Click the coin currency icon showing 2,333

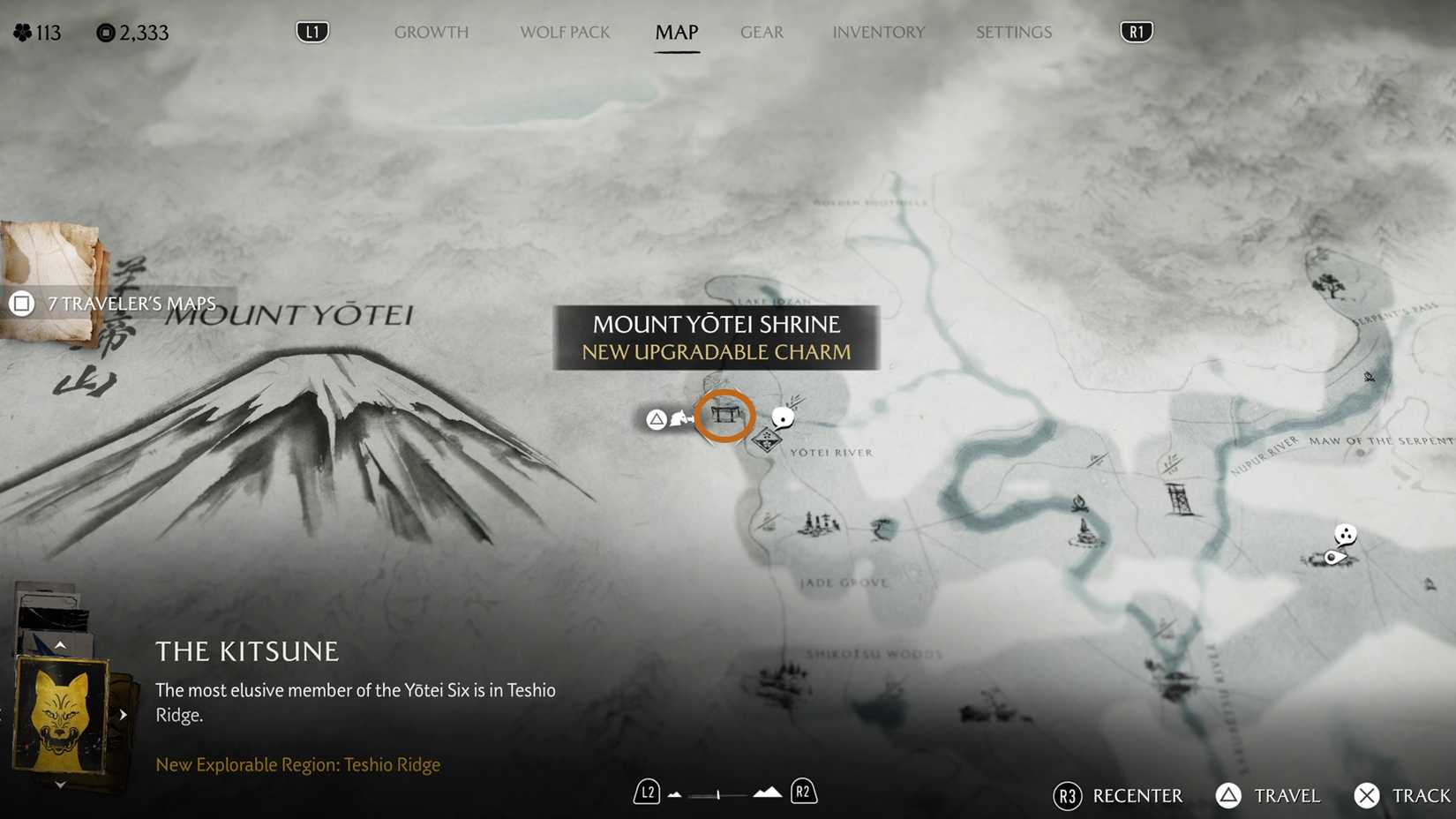(x=106, y=32)
